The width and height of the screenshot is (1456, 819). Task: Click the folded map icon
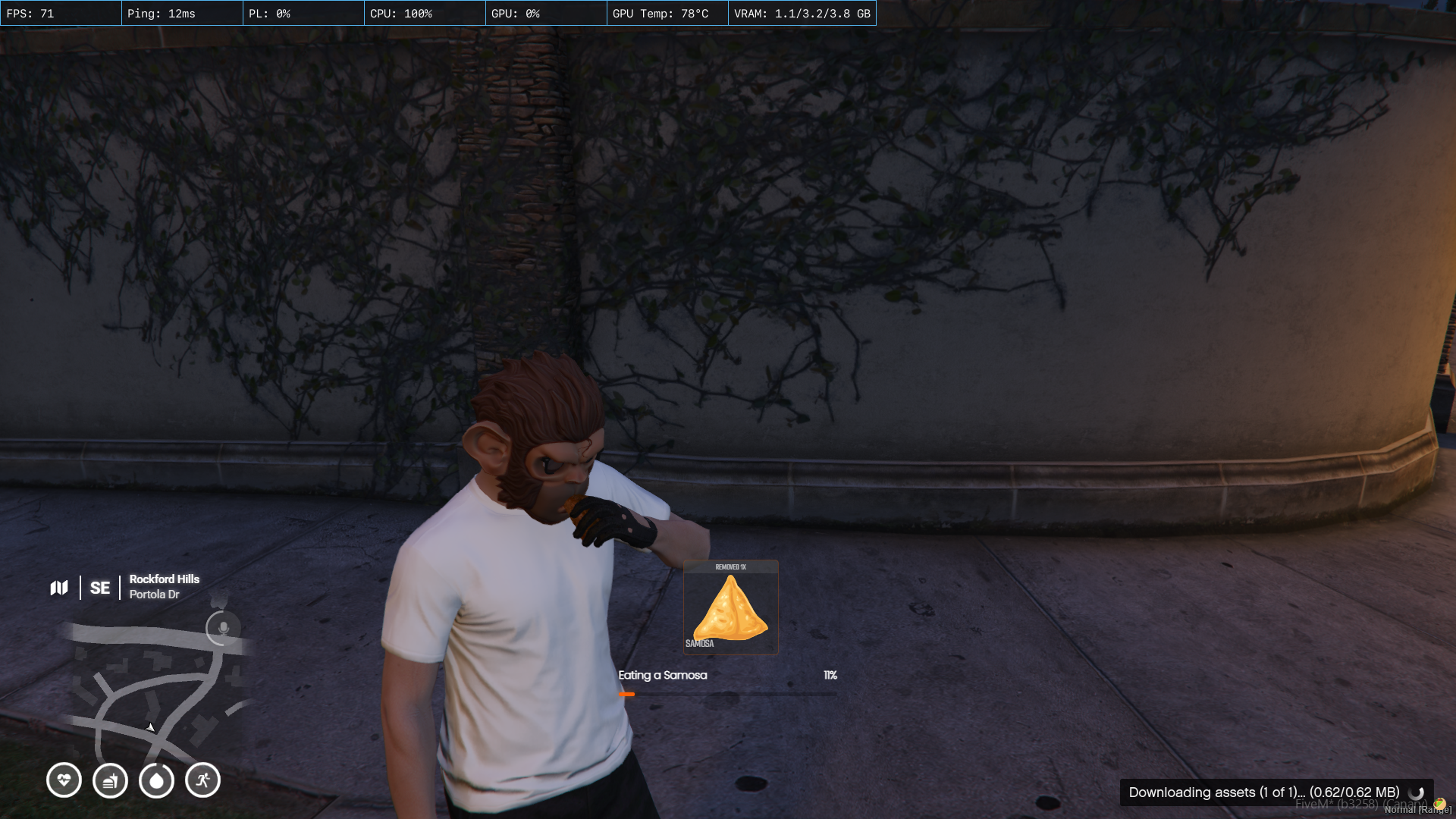point(59,588)
